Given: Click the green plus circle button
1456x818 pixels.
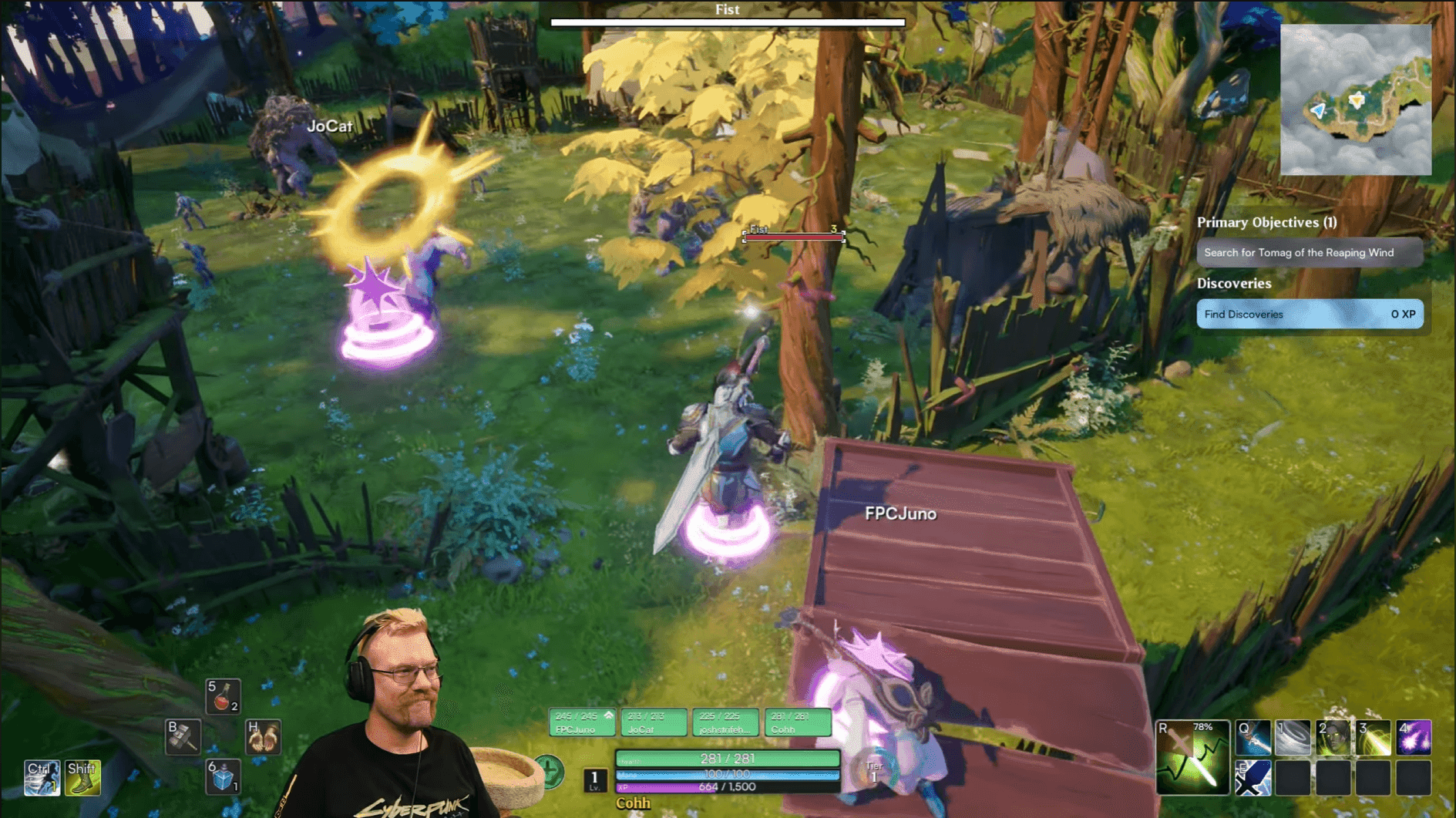Looking at the screenshot, I should [x=549, y=771].
